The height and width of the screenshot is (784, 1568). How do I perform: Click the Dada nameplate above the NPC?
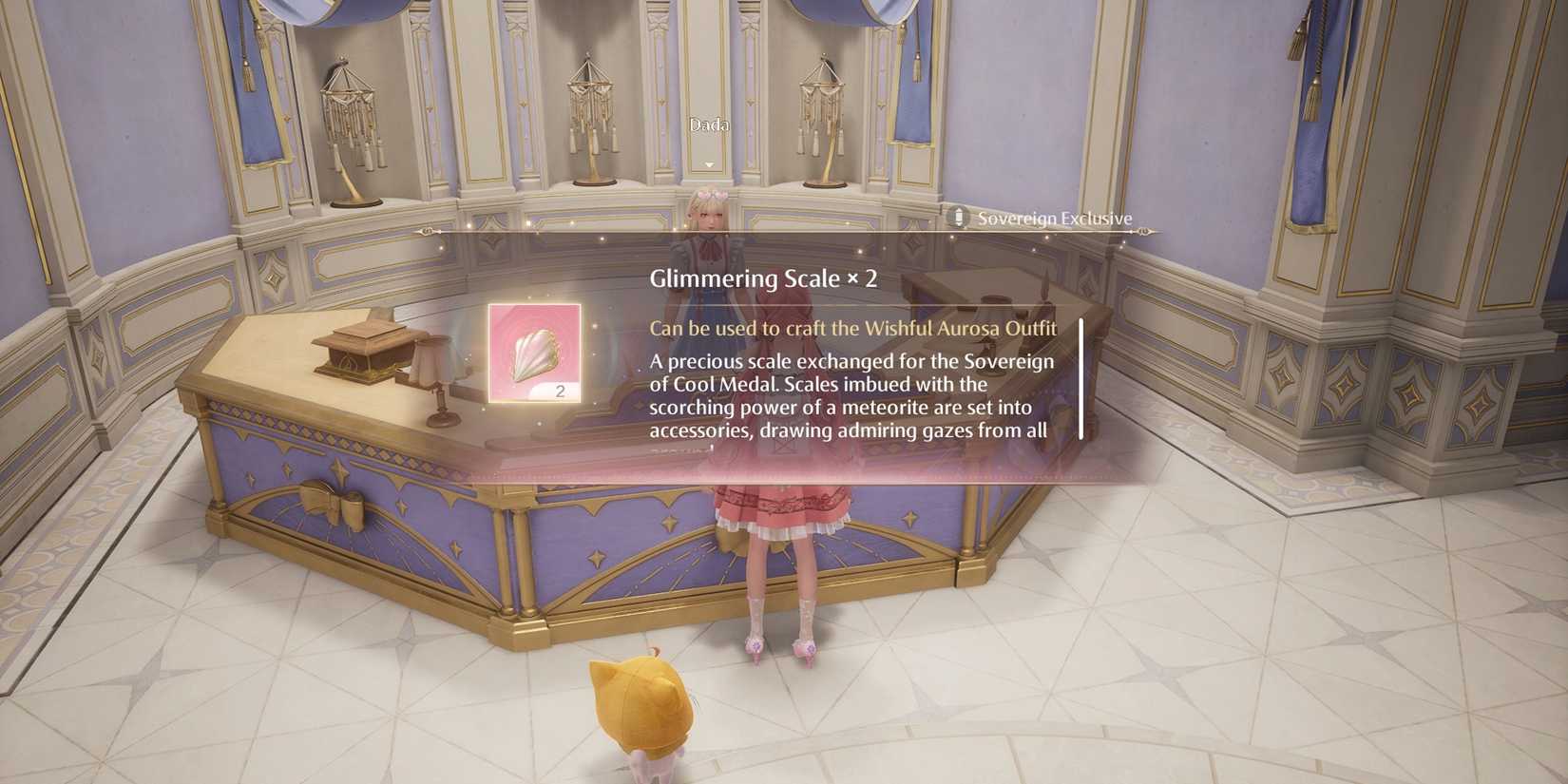pos(709,124)
